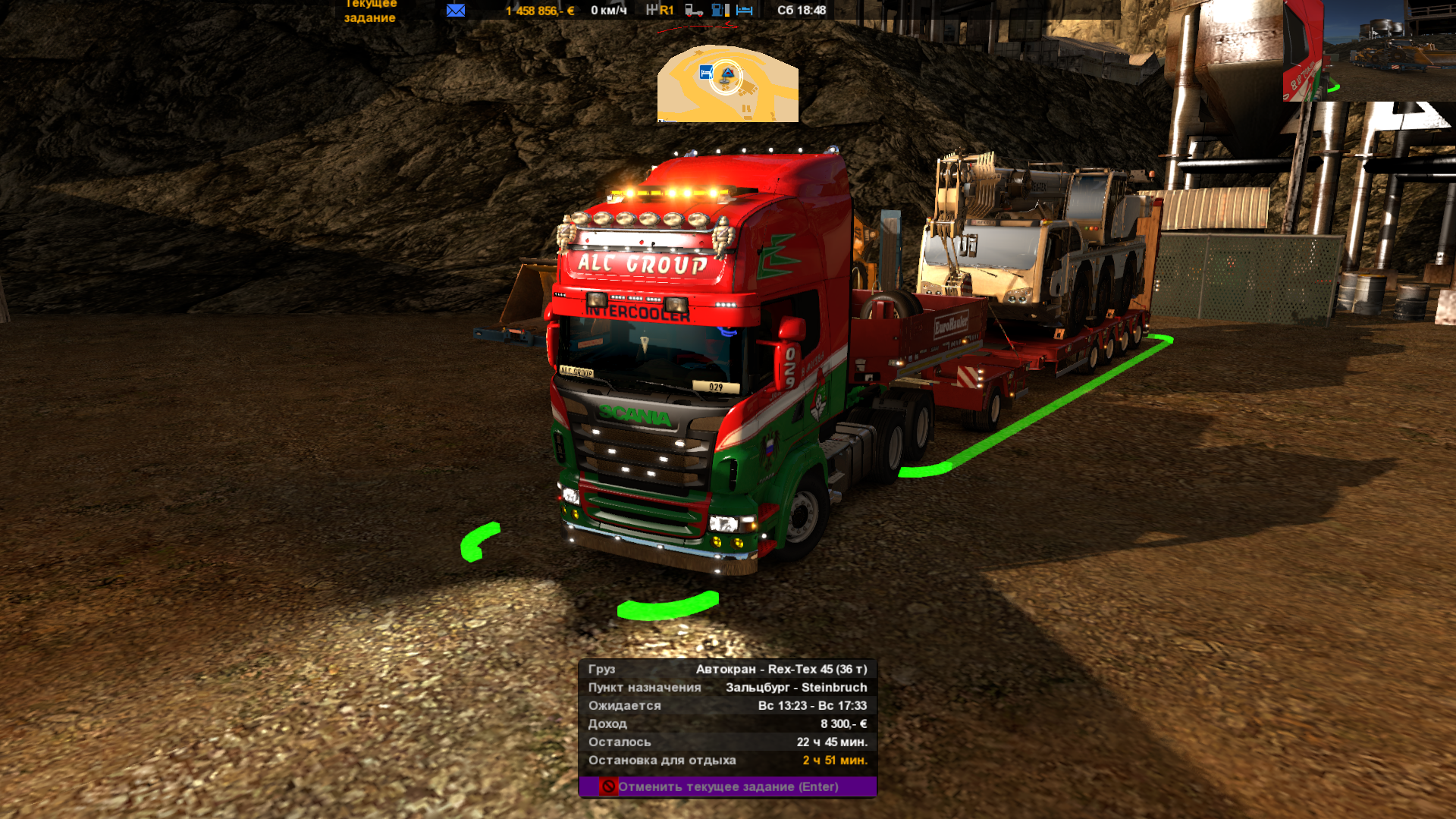Cancel the current job (Отменить текущее задание)
1456x819 pixels.
point(727,786)
